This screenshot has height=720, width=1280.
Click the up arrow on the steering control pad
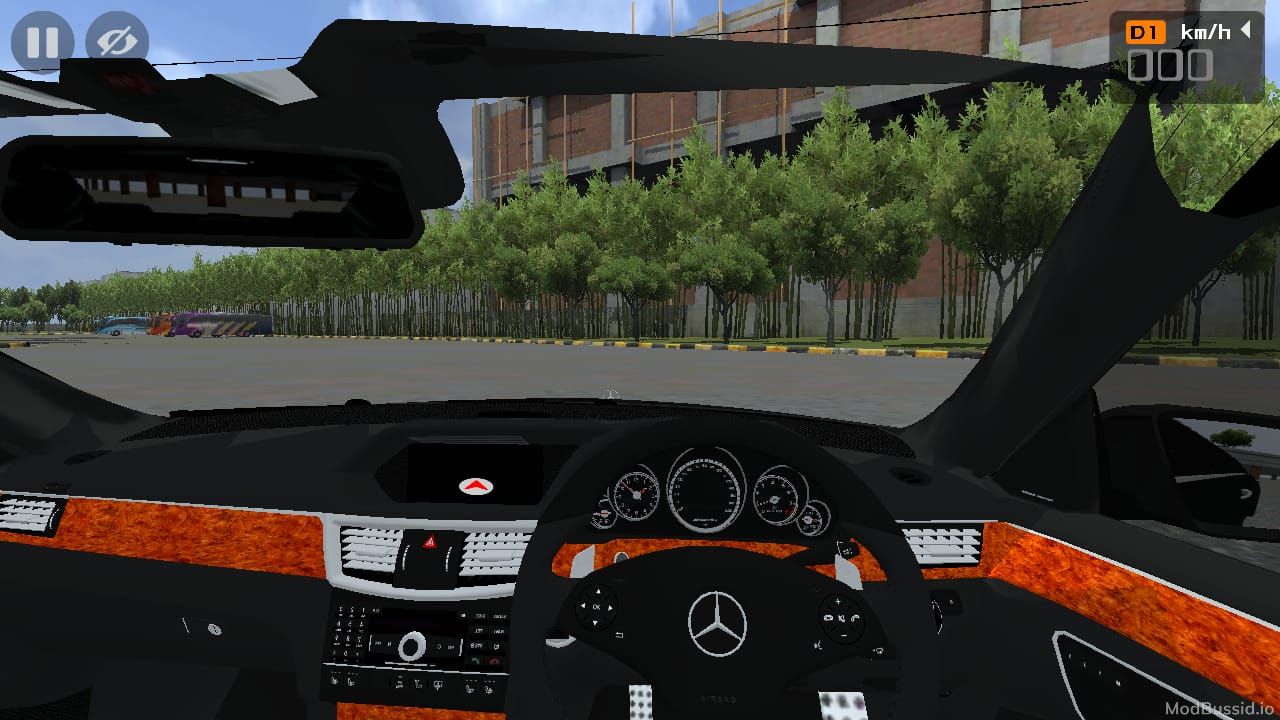(598, 591)
